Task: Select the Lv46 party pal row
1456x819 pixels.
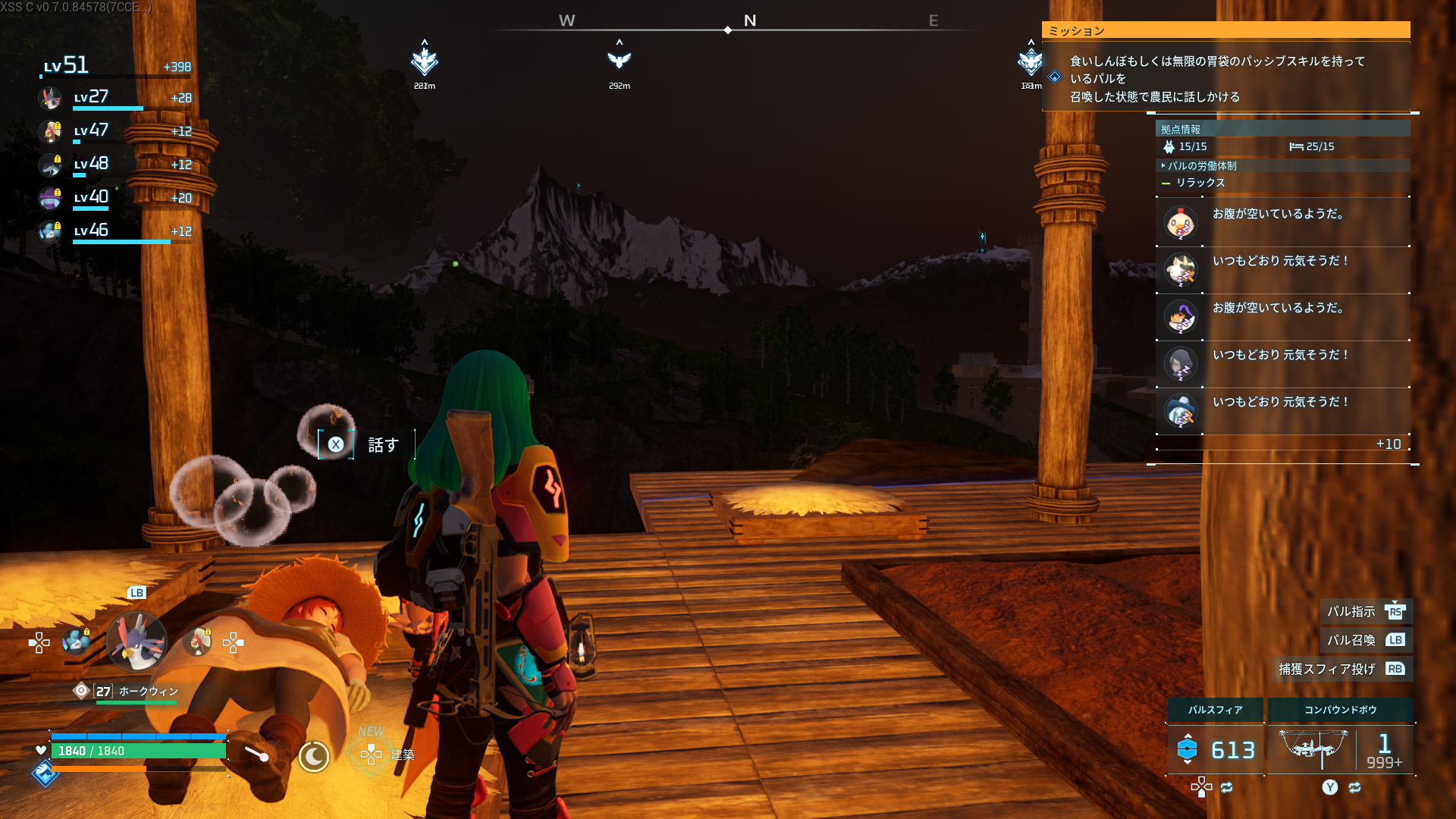Action: (114, 231)
